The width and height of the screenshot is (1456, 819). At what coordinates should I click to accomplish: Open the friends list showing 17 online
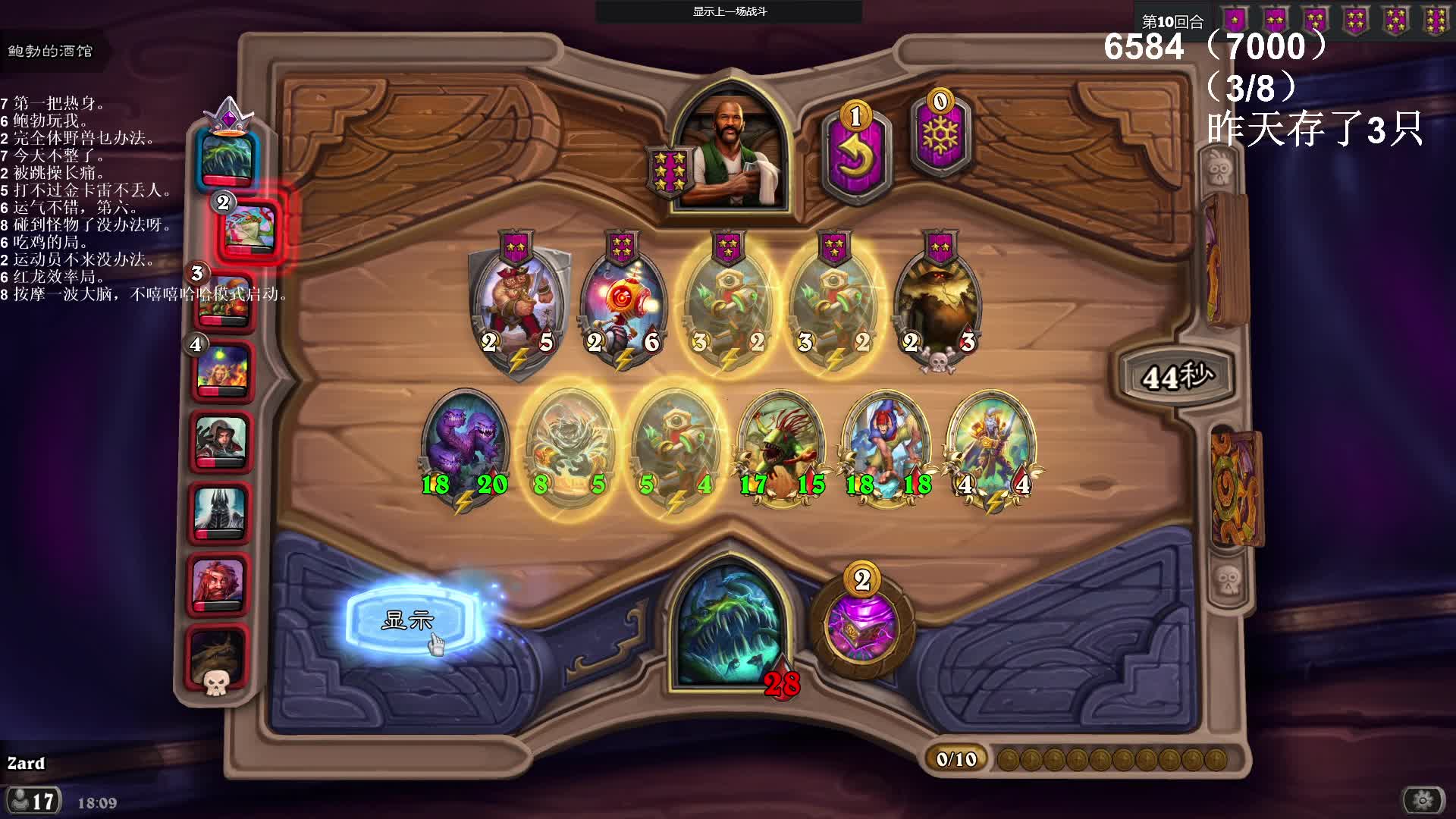point(33,801)
